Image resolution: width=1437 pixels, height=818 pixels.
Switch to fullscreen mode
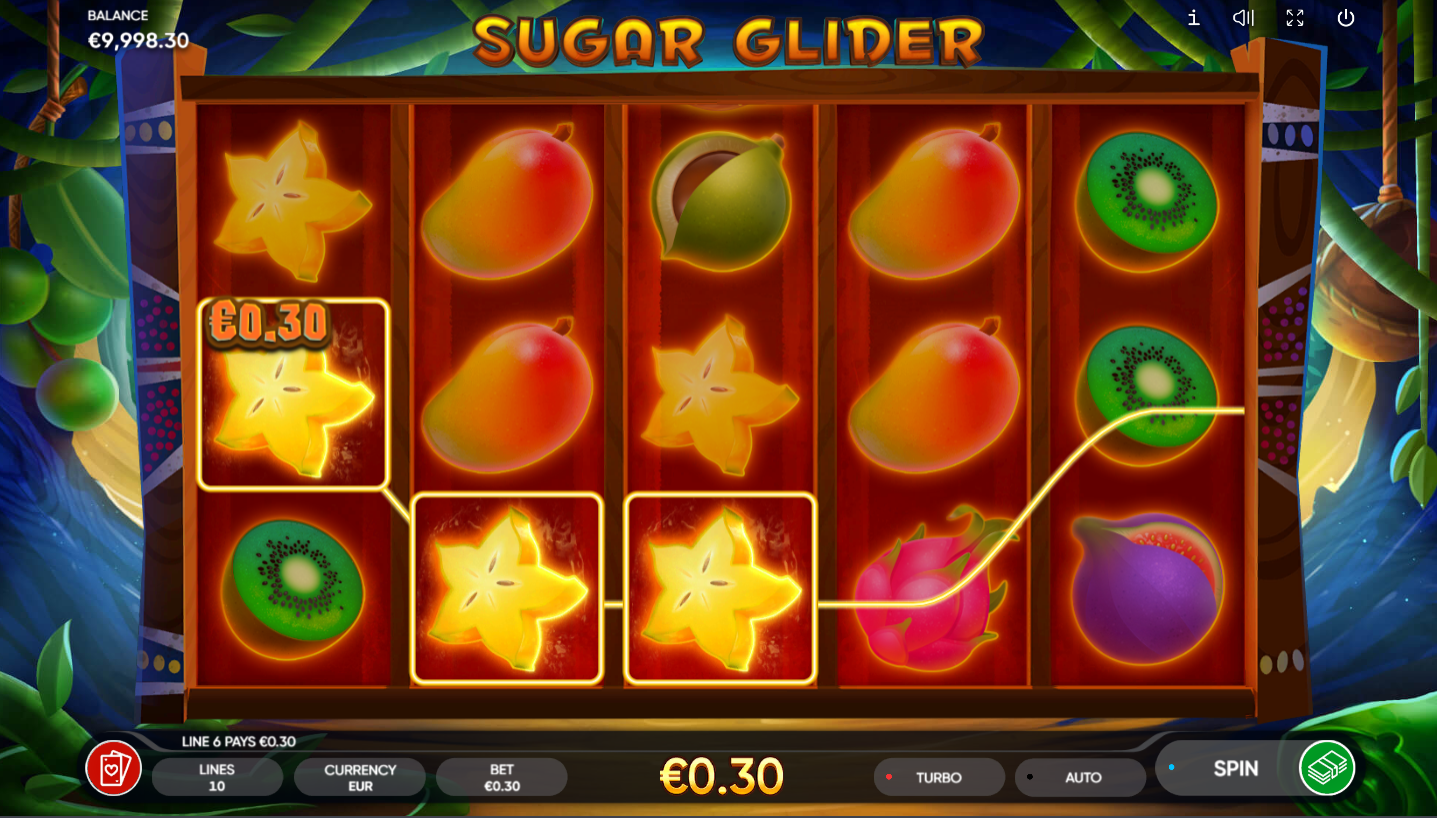[1295, 18]
